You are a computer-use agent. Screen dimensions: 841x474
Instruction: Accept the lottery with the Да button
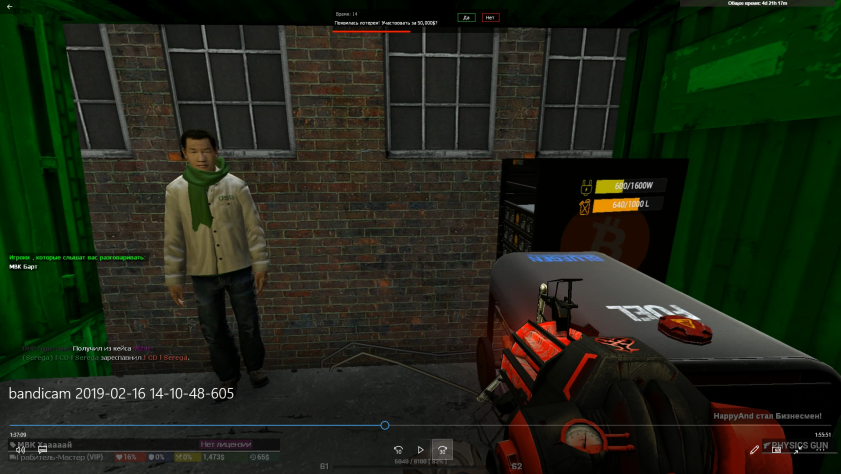(x=466, y=17)
